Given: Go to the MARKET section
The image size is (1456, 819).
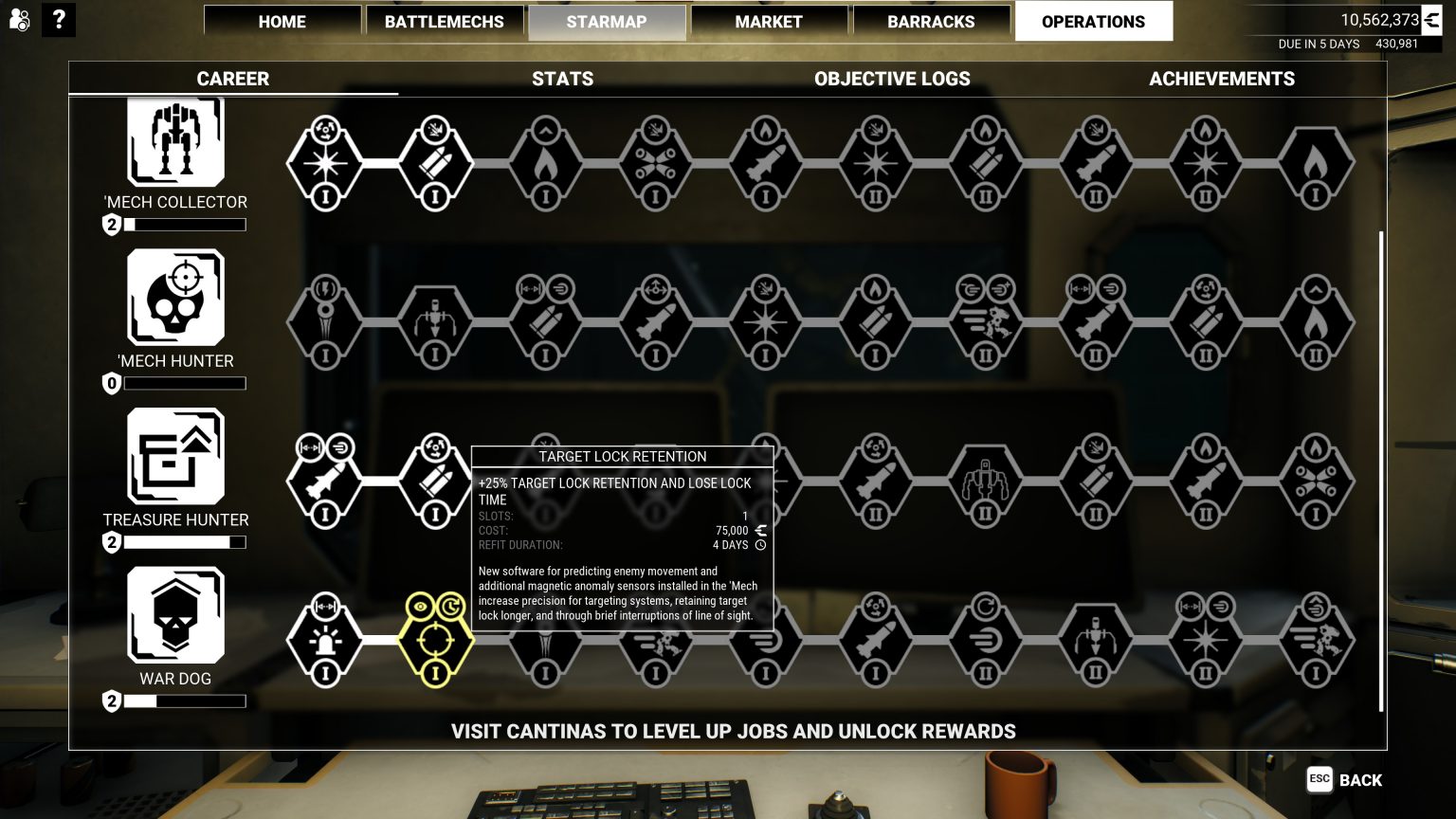Looking at the screenshot, I should coord(769,21).
